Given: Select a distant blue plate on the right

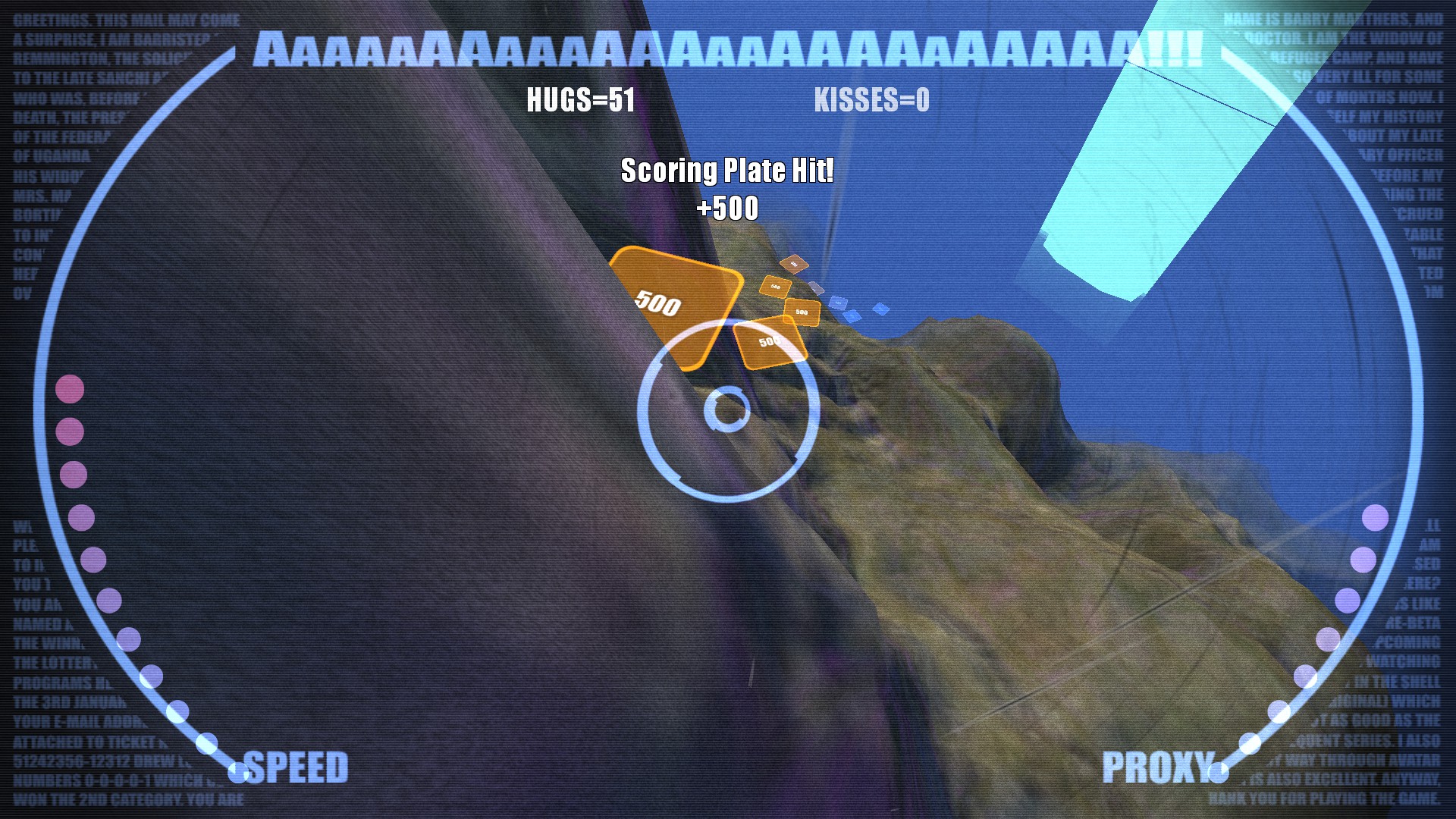Looking at the screenshot, I should (x=880, y=309).
